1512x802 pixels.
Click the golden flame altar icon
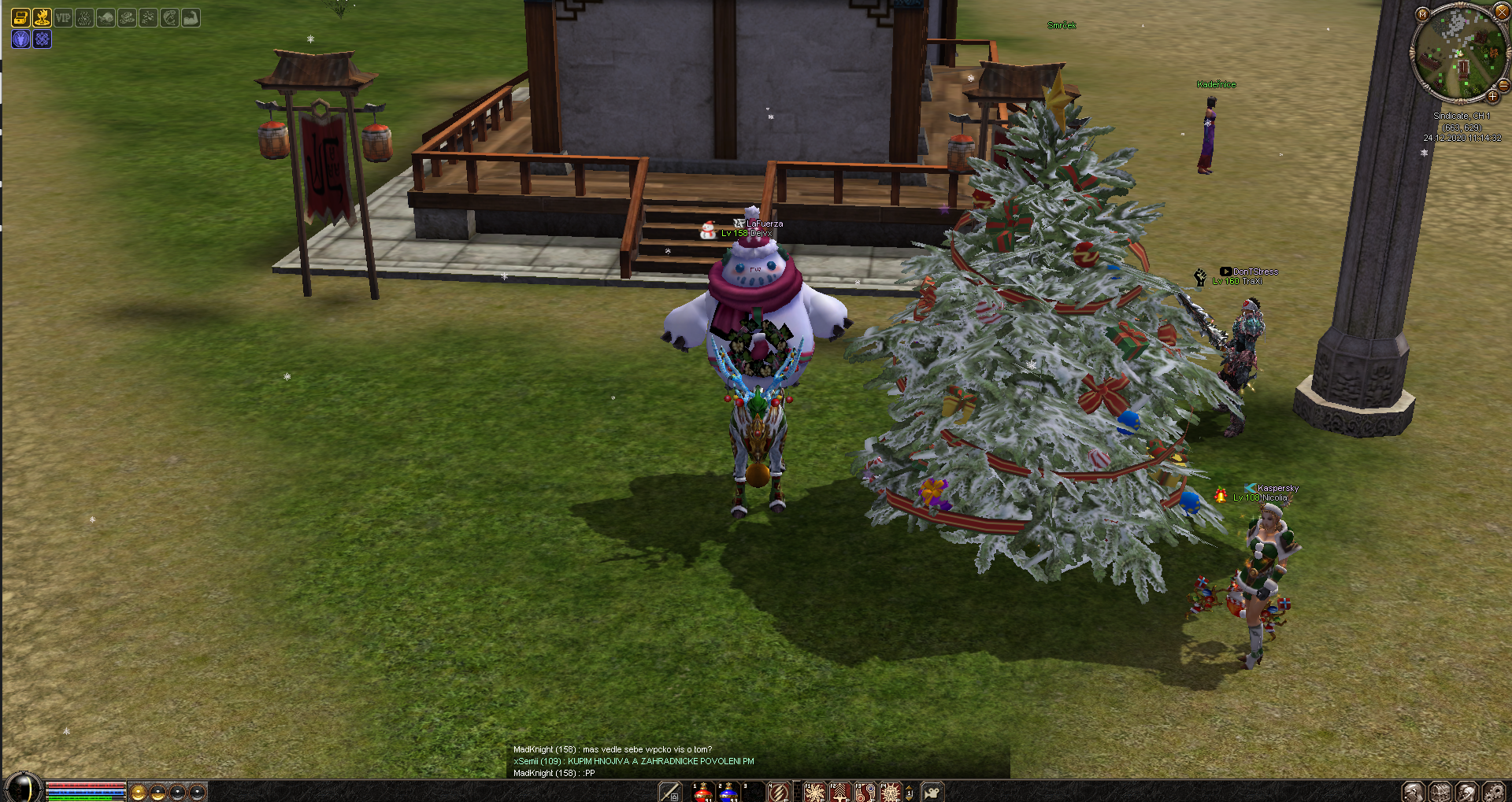click(x=42, y=17)
